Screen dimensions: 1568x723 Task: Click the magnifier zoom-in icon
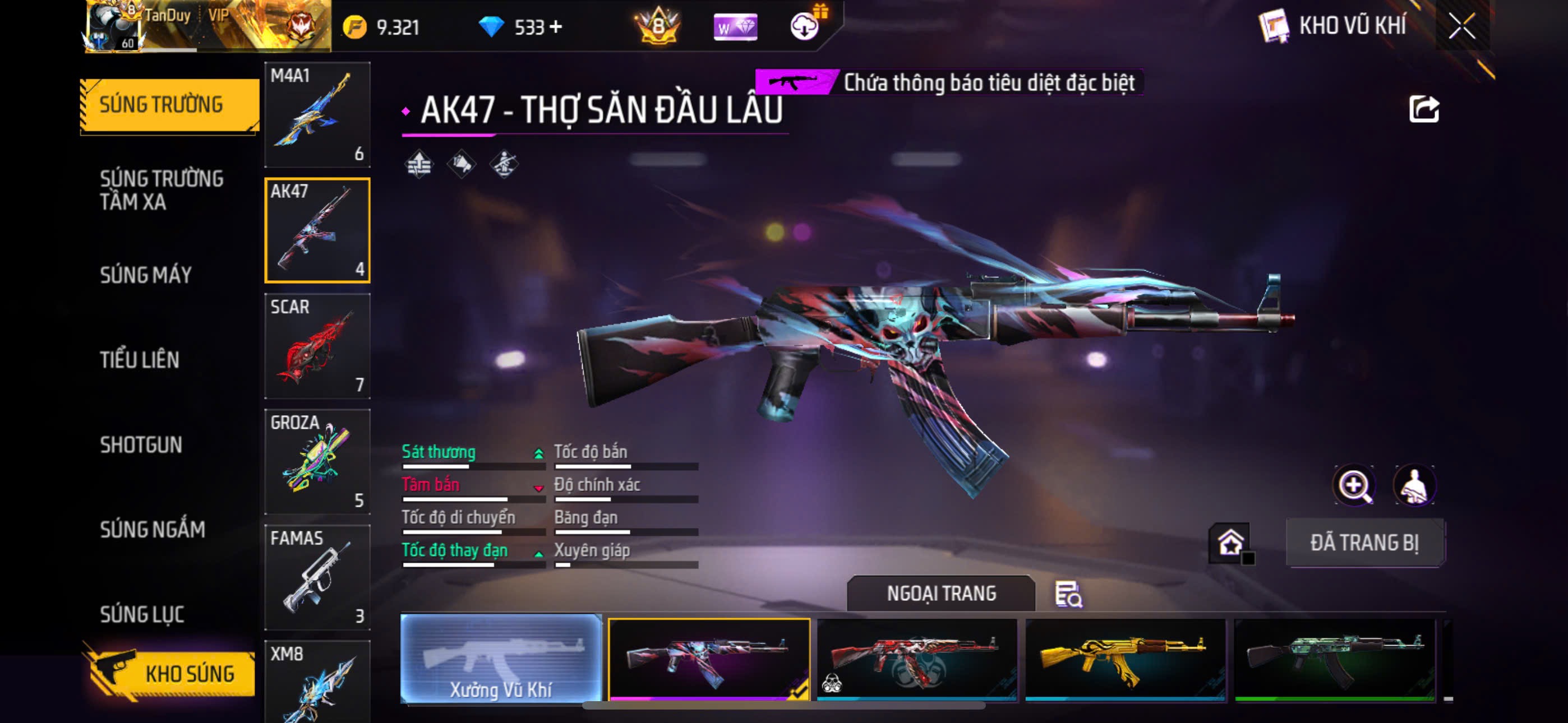(1354, 486)
